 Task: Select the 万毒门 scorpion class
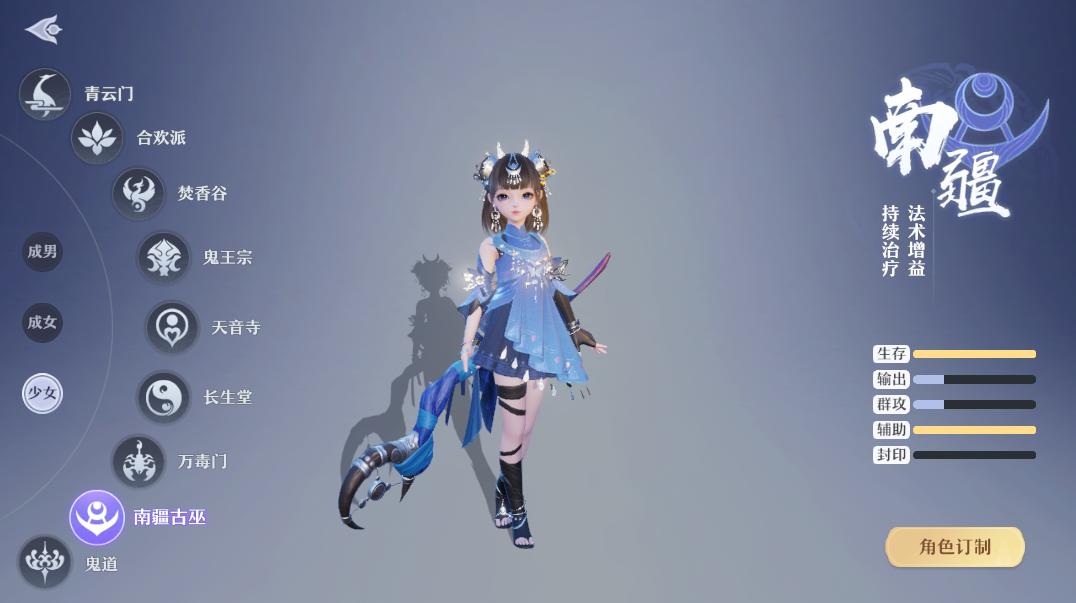(x=138, y=461)
